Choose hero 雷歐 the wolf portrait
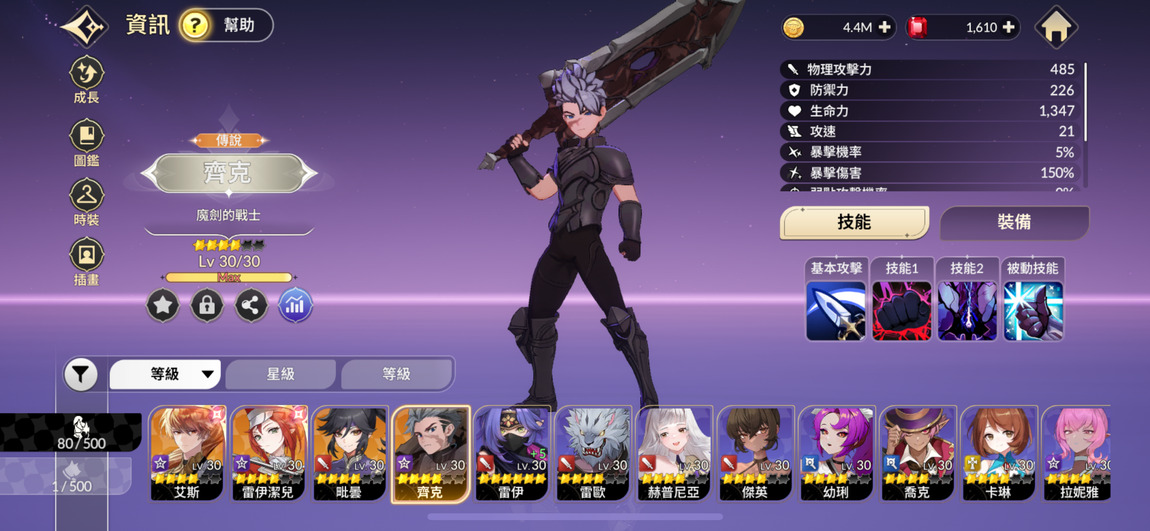The width and height of the screenshot is (1150, 531). coord(593,452)
